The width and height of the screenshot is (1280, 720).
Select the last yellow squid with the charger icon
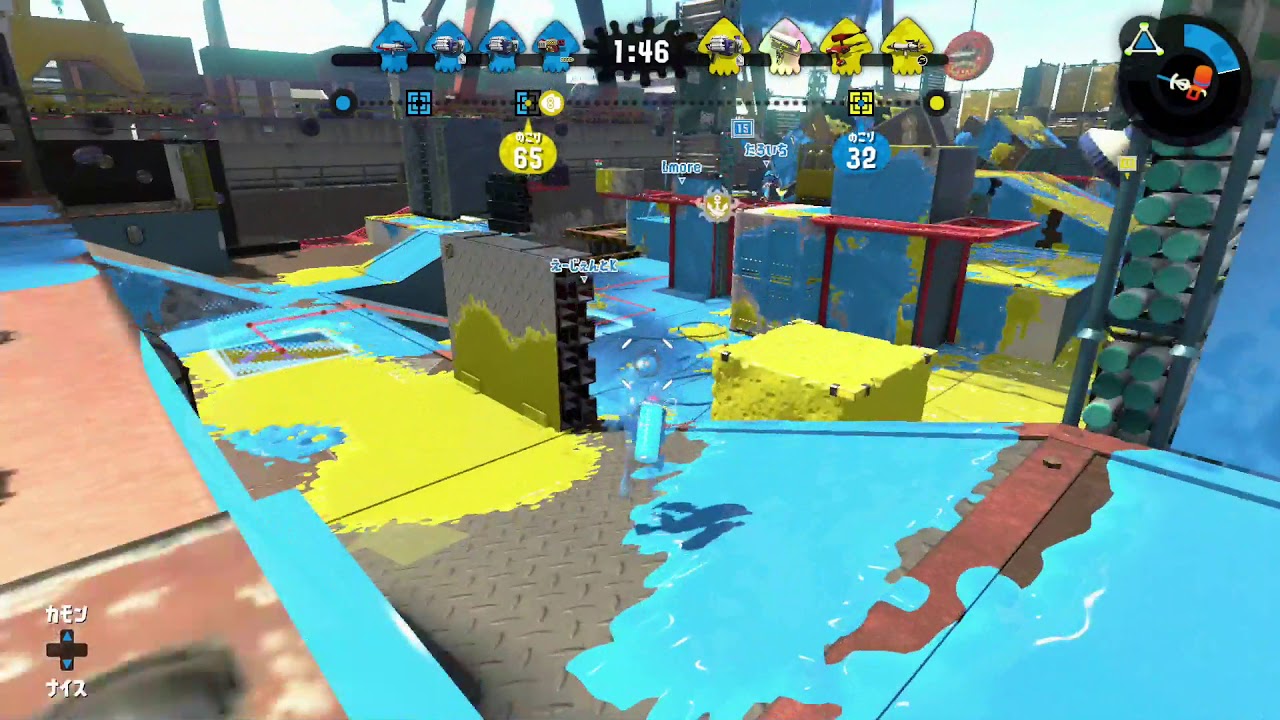(907, 46)
